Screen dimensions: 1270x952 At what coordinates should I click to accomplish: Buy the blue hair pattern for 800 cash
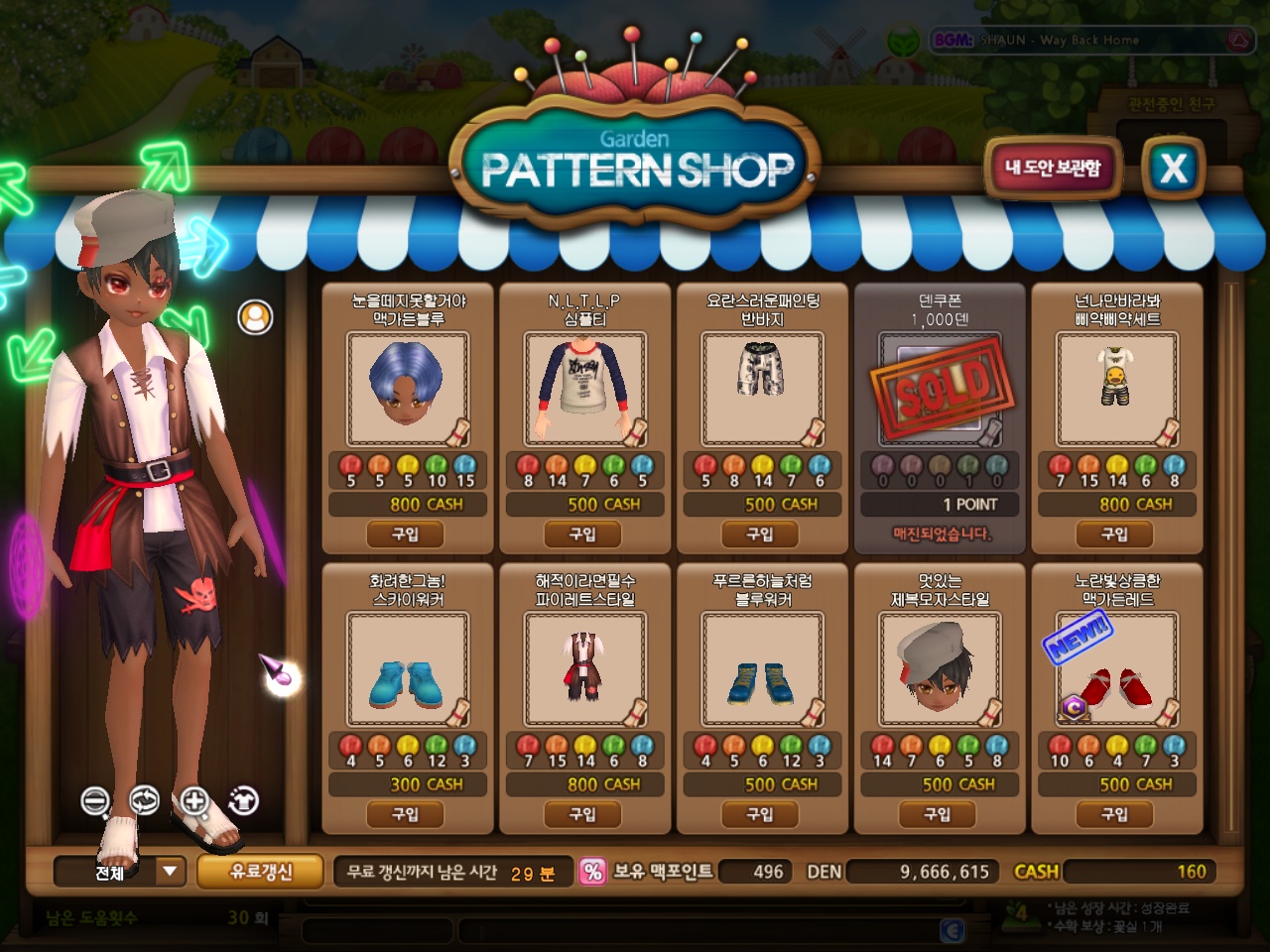click(406, 535)
